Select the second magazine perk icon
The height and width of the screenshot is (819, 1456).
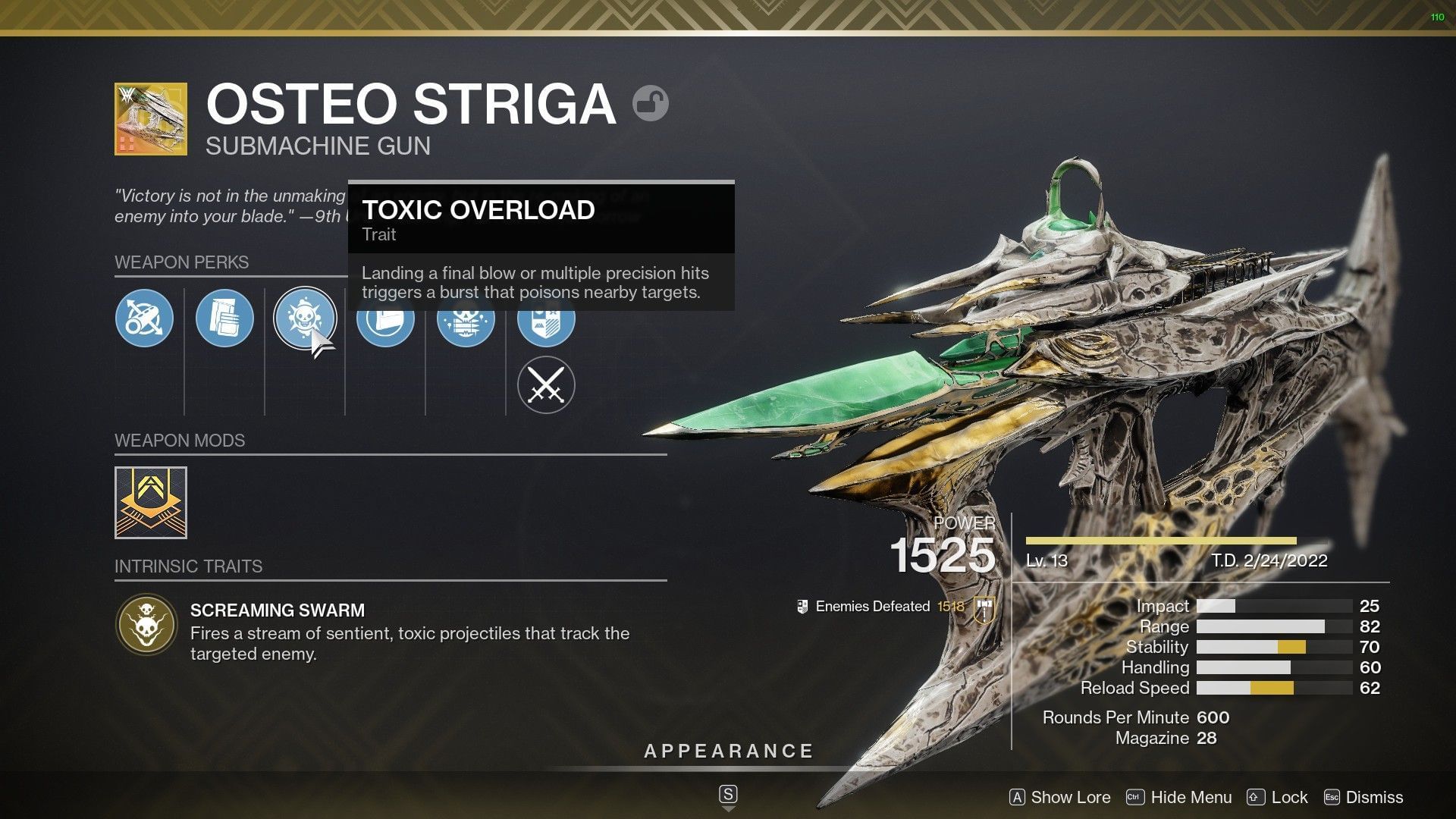224,318
